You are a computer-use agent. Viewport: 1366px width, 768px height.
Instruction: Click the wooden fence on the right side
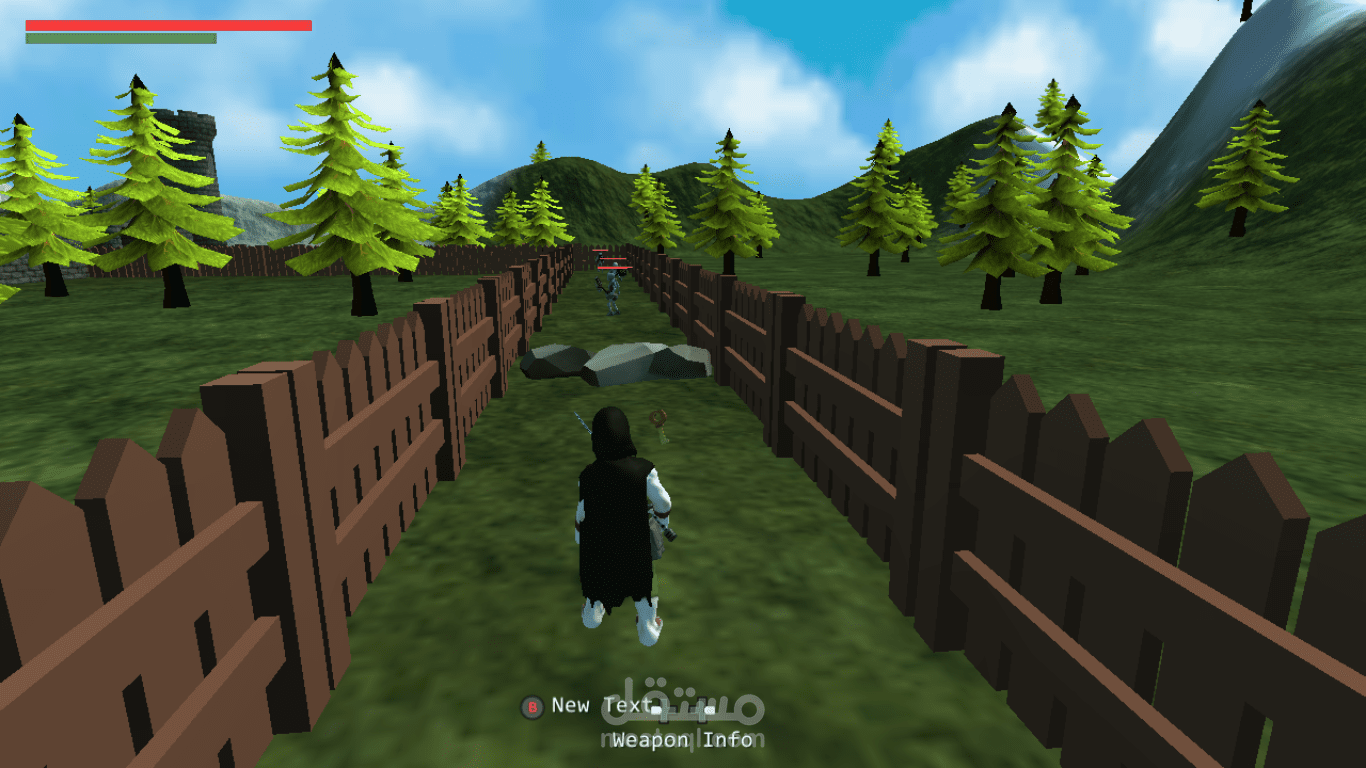(1050, 550)
